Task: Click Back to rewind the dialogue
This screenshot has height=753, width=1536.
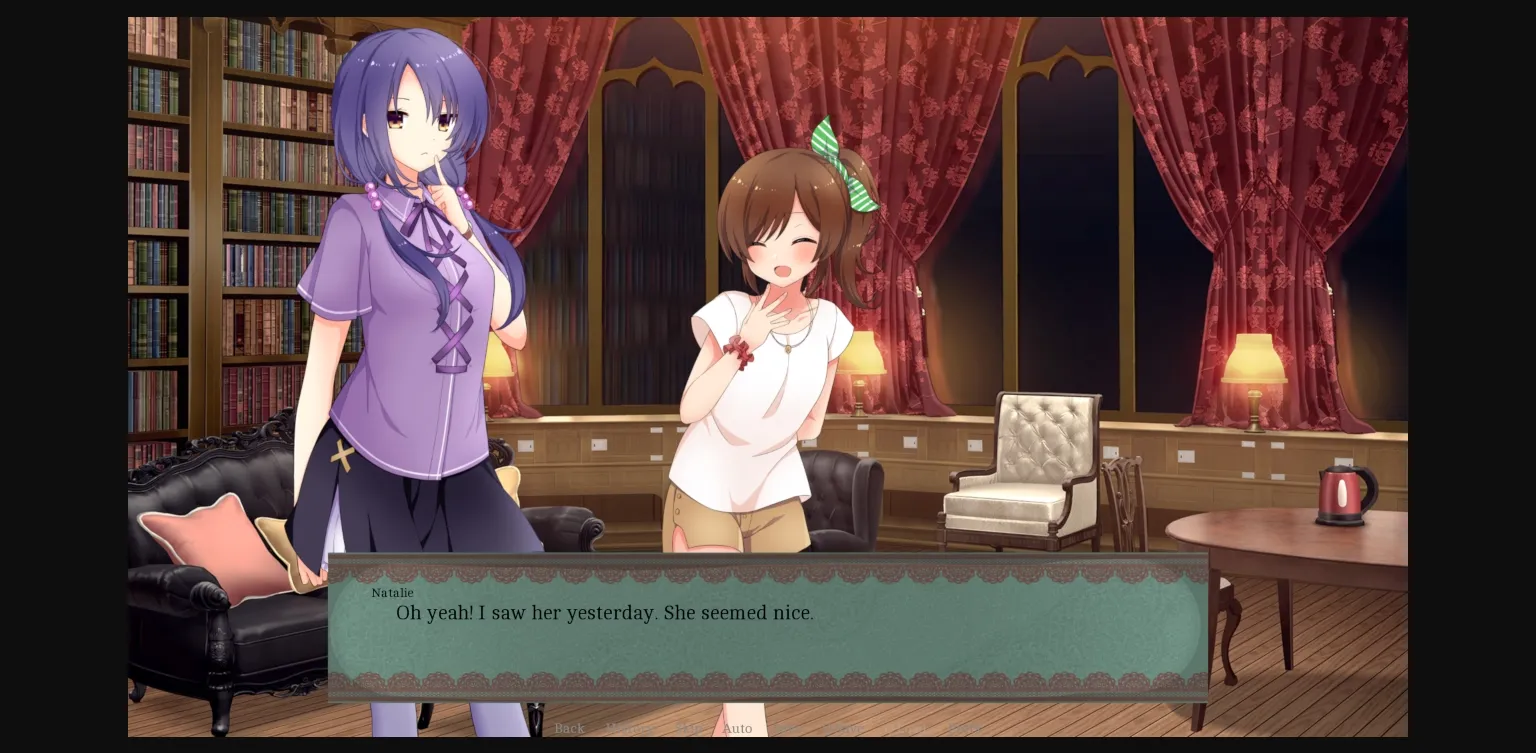Action: [570, 729]
